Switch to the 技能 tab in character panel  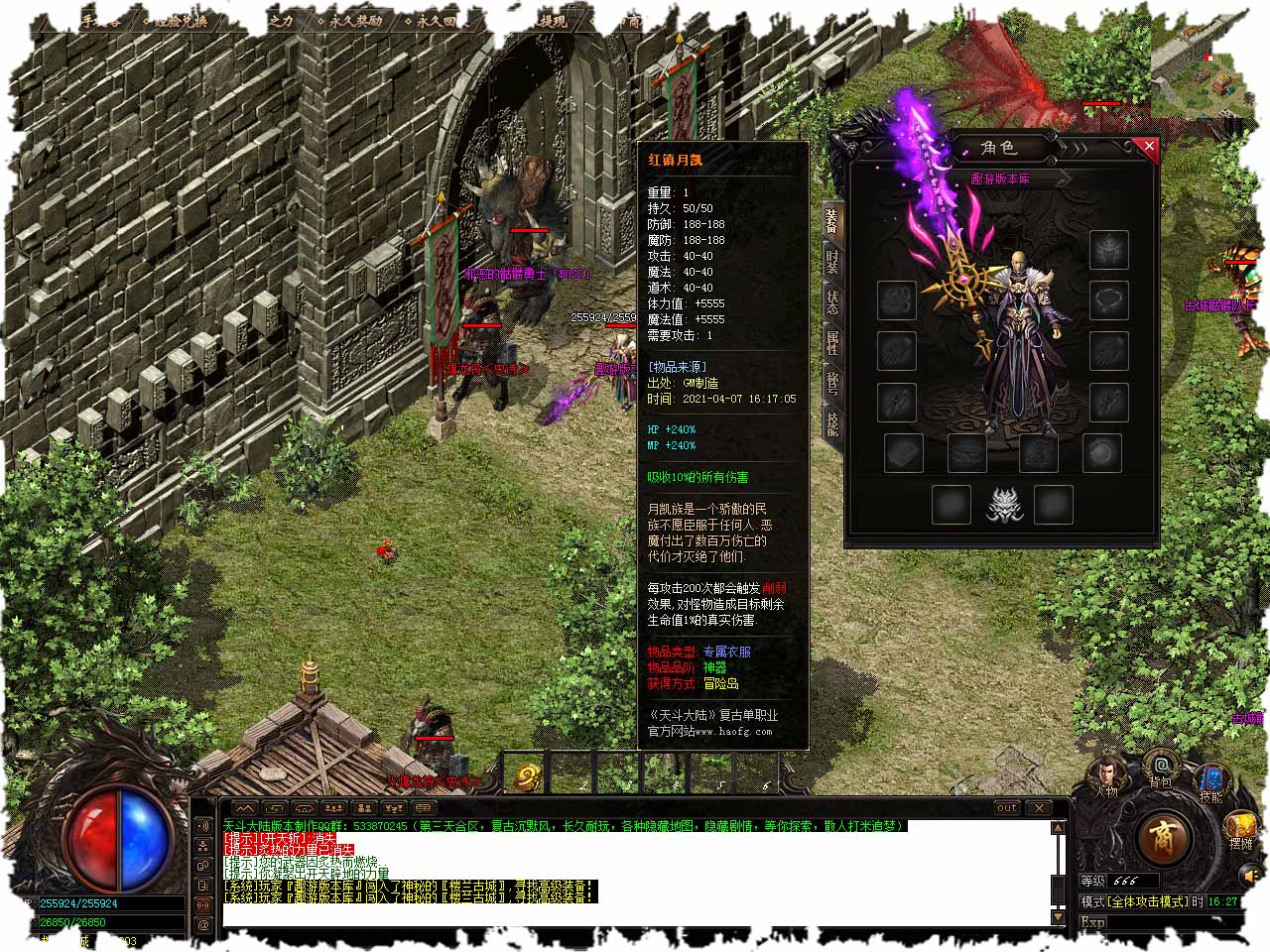(x=832, y=423)
